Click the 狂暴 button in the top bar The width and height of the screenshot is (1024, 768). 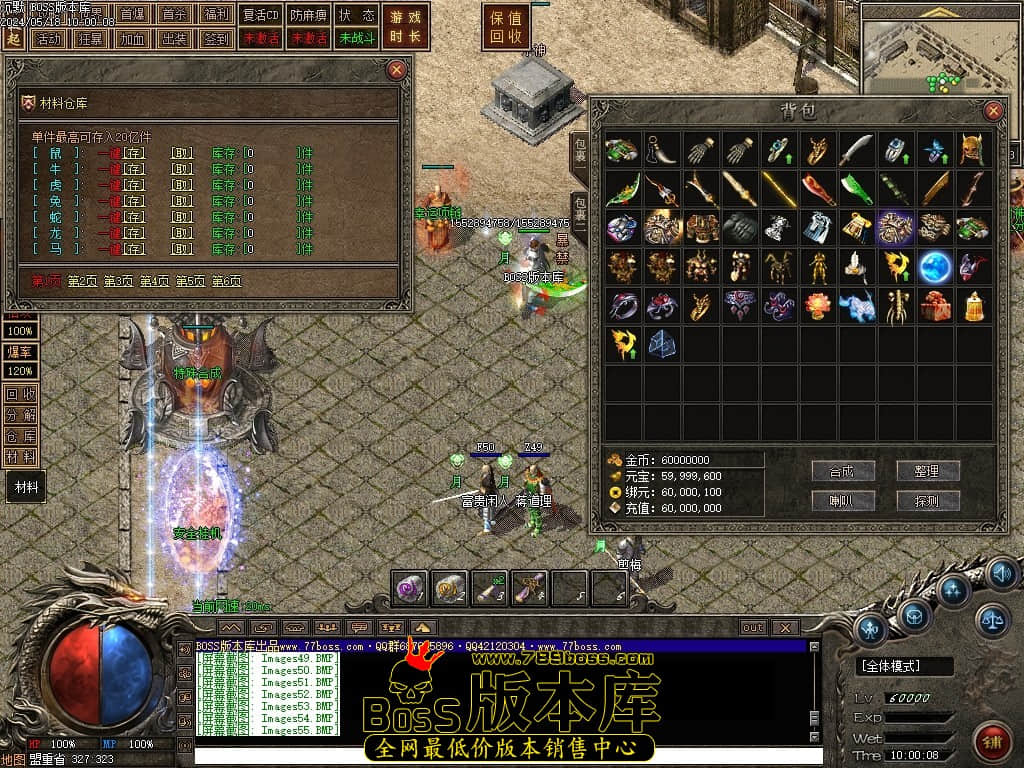[89, 39]
